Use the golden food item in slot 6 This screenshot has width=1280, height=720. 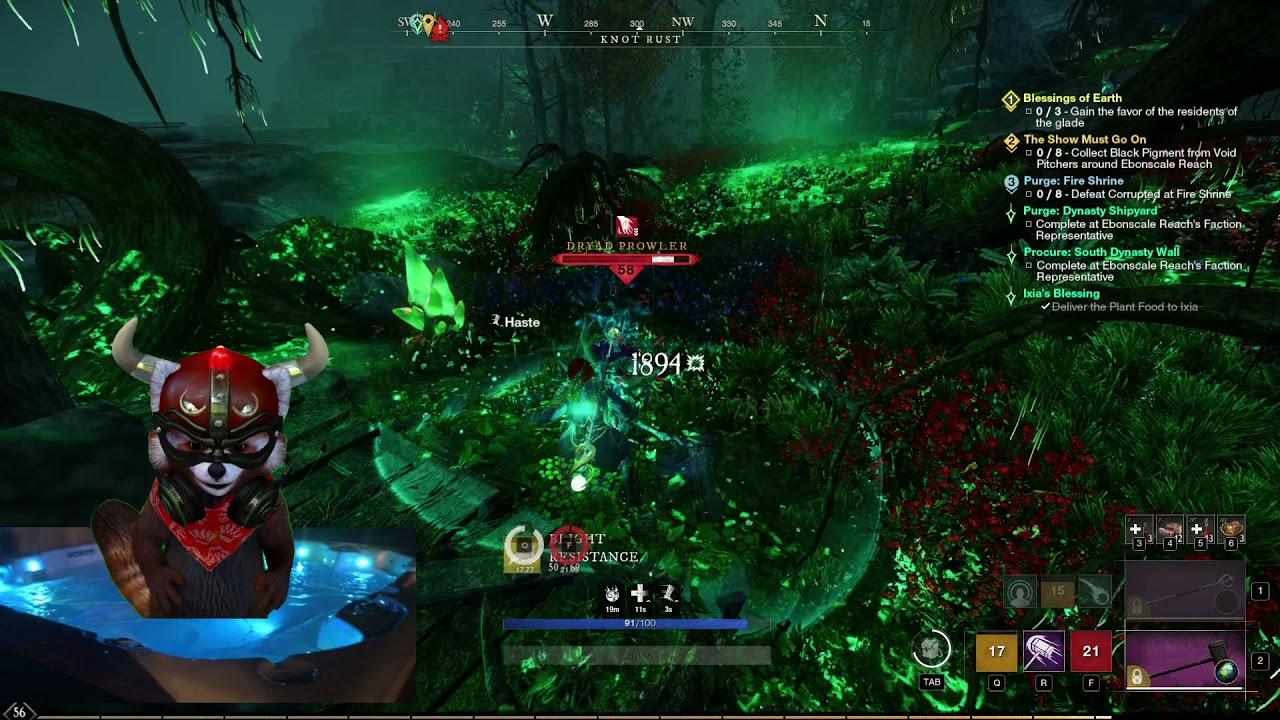pos(1232,528)
